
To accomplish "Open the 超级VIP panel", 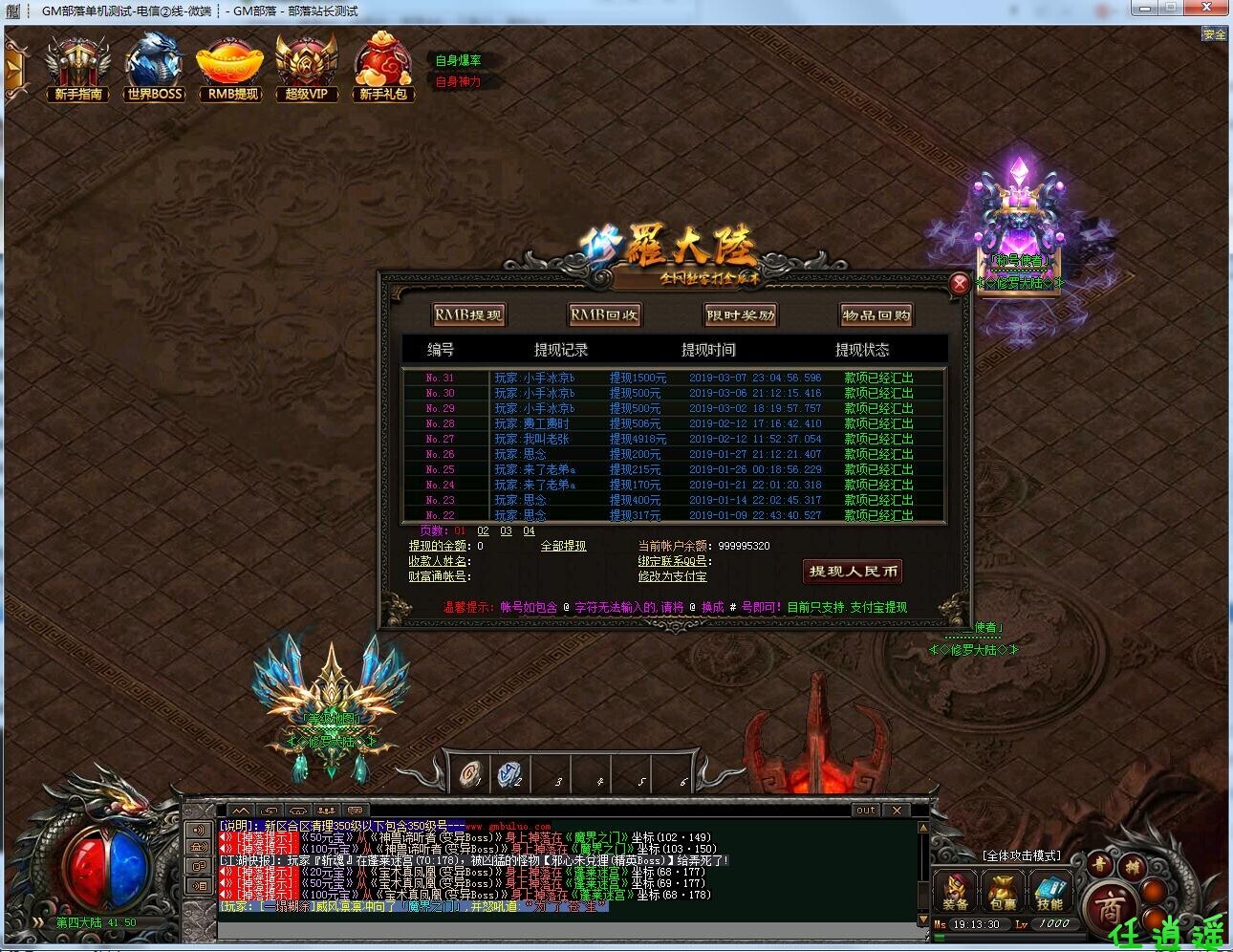I will [x=306, y=67].
